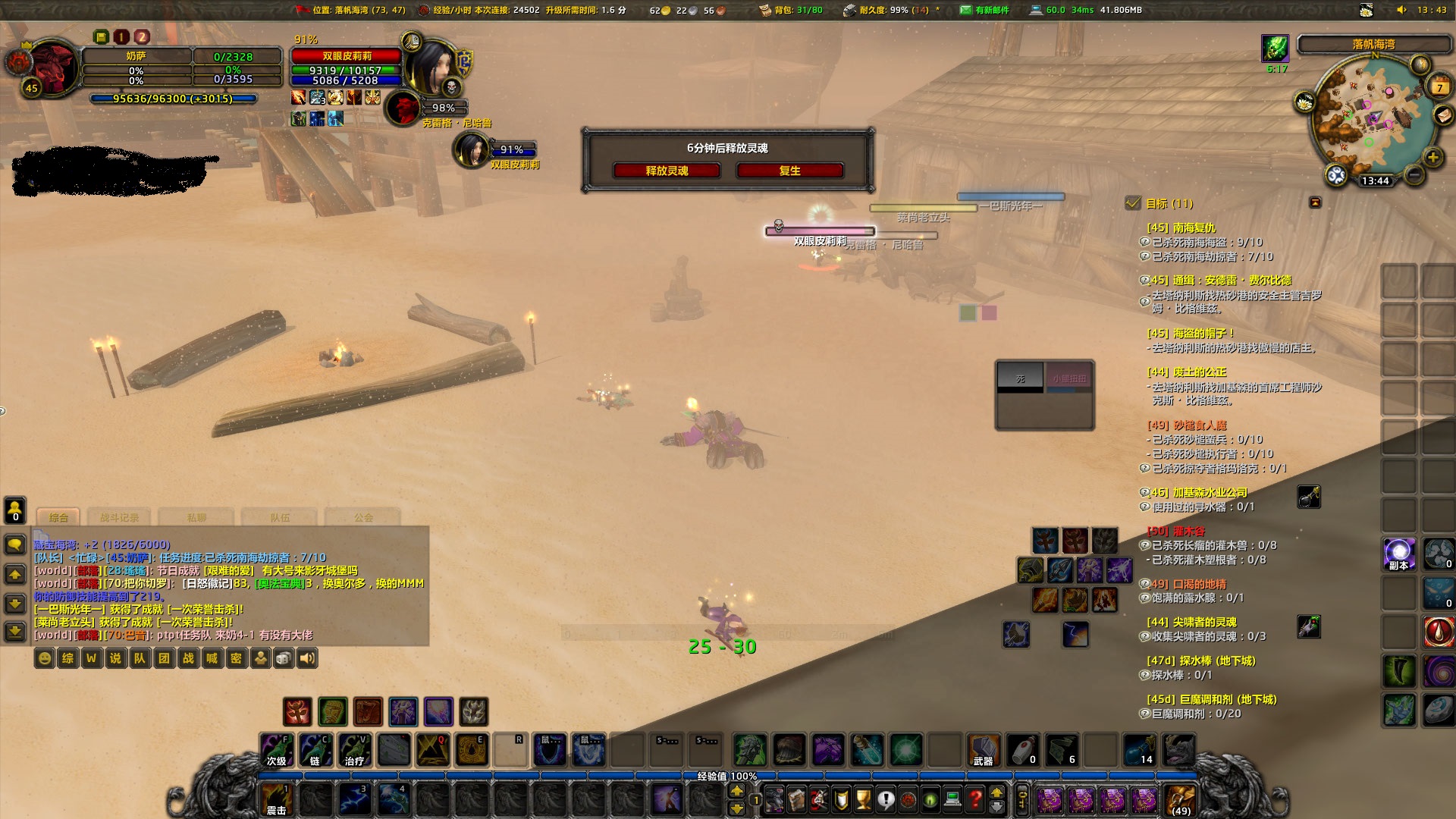Click the chat scroll-up arrow button
Image resolution: width=1456 pixels, height=819 pixels.
point(14,573)
